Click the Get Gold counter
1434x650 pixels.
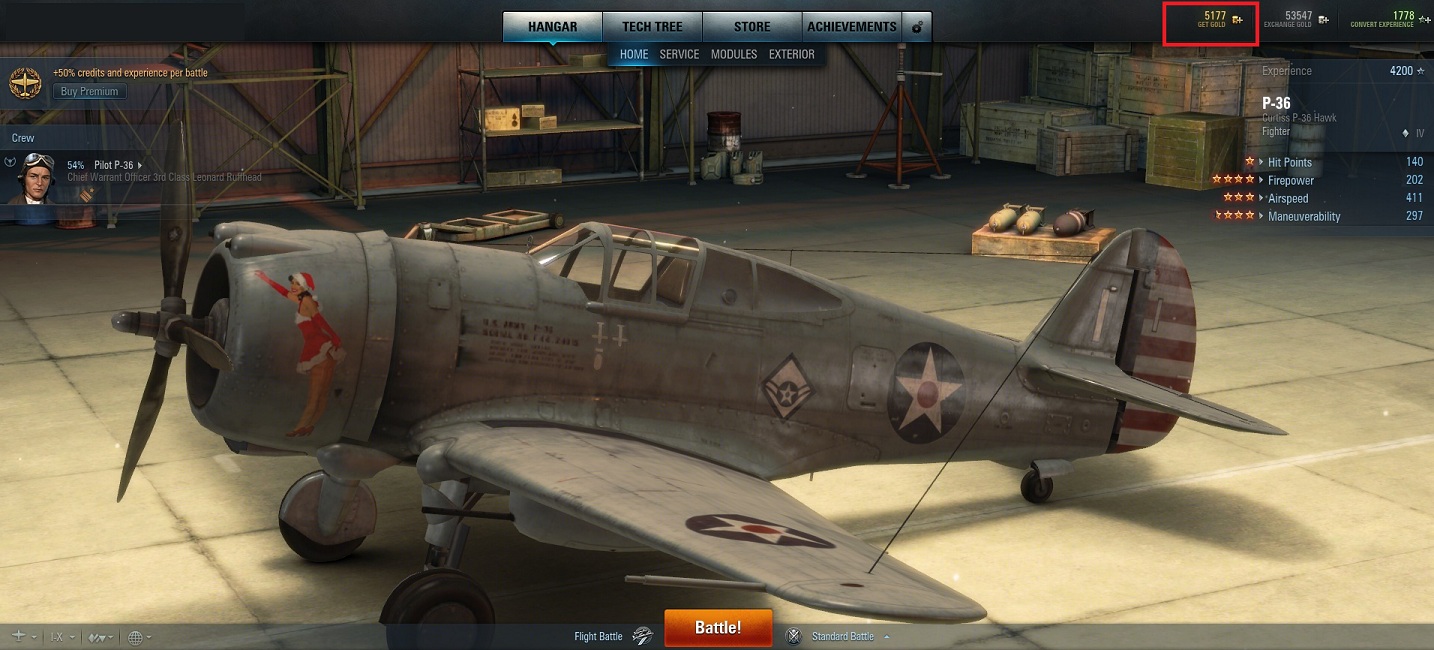[1212, 20]
